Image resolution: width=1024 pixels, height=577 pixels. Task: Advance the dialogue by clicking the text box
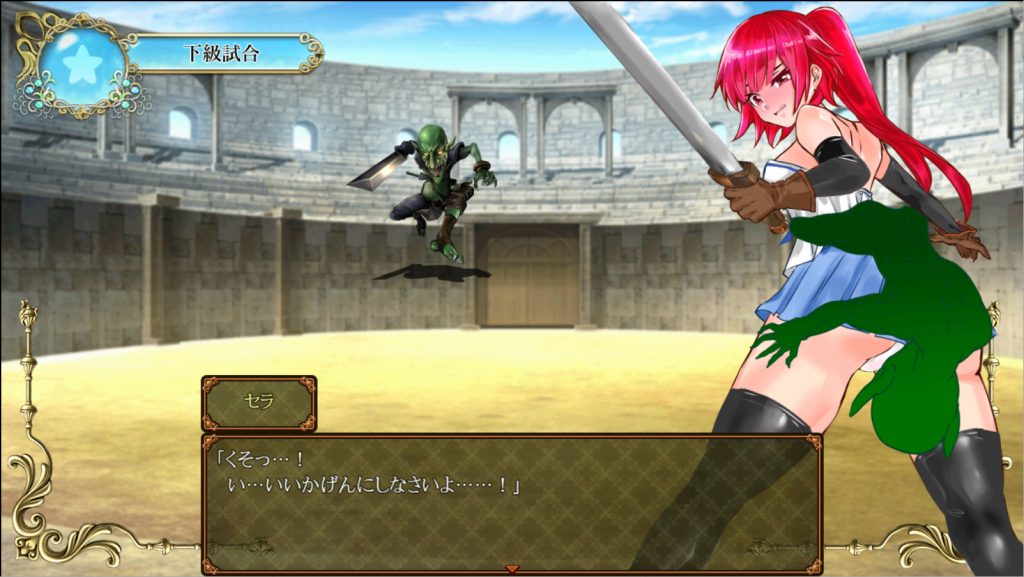(511, 502)
